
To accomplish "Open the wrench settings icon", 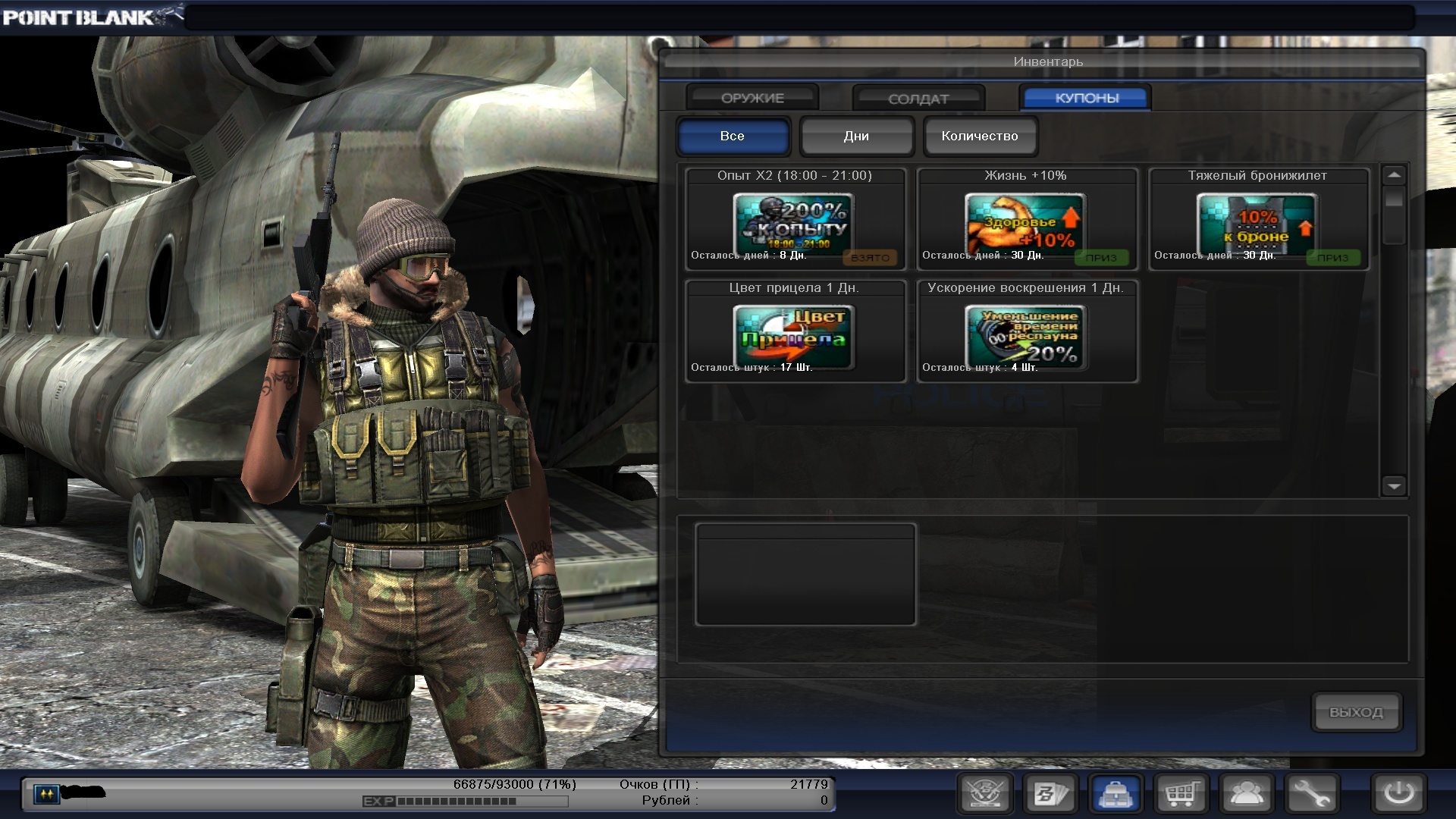I will (x=1312, y=794).
